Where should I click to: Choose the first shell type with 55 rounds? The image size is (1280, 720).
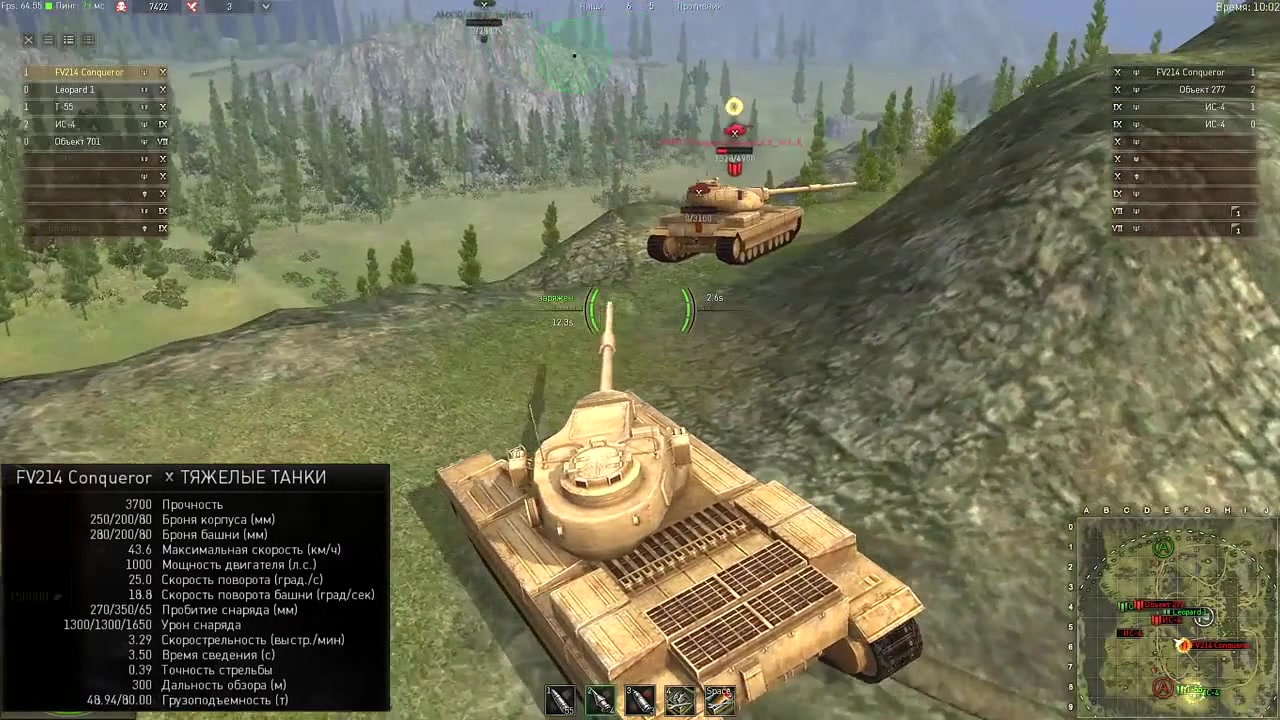pos(560,700)
